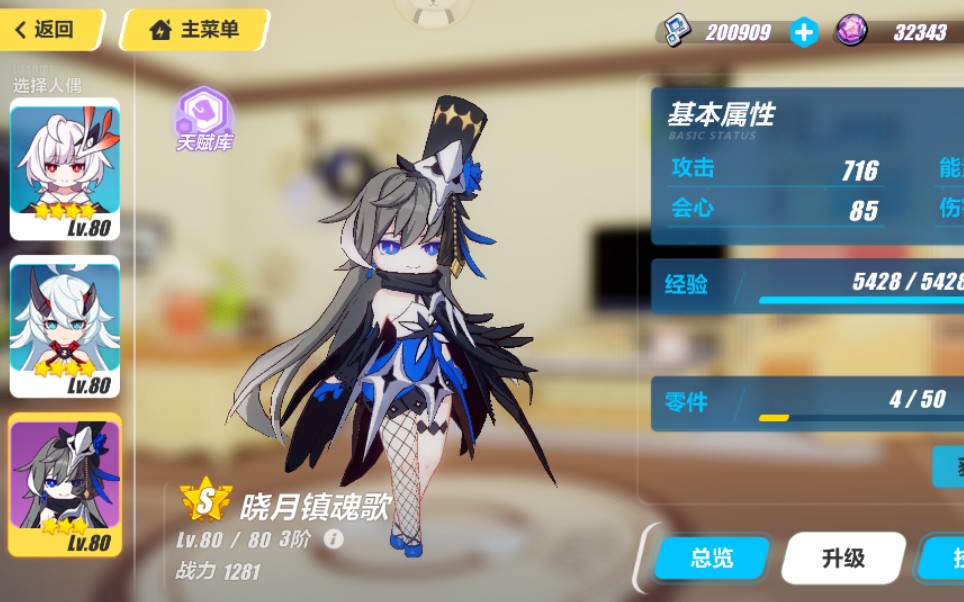Click the purple crystal currency icon
Viewport: 964px width, 602px height.
click(851, 31)
